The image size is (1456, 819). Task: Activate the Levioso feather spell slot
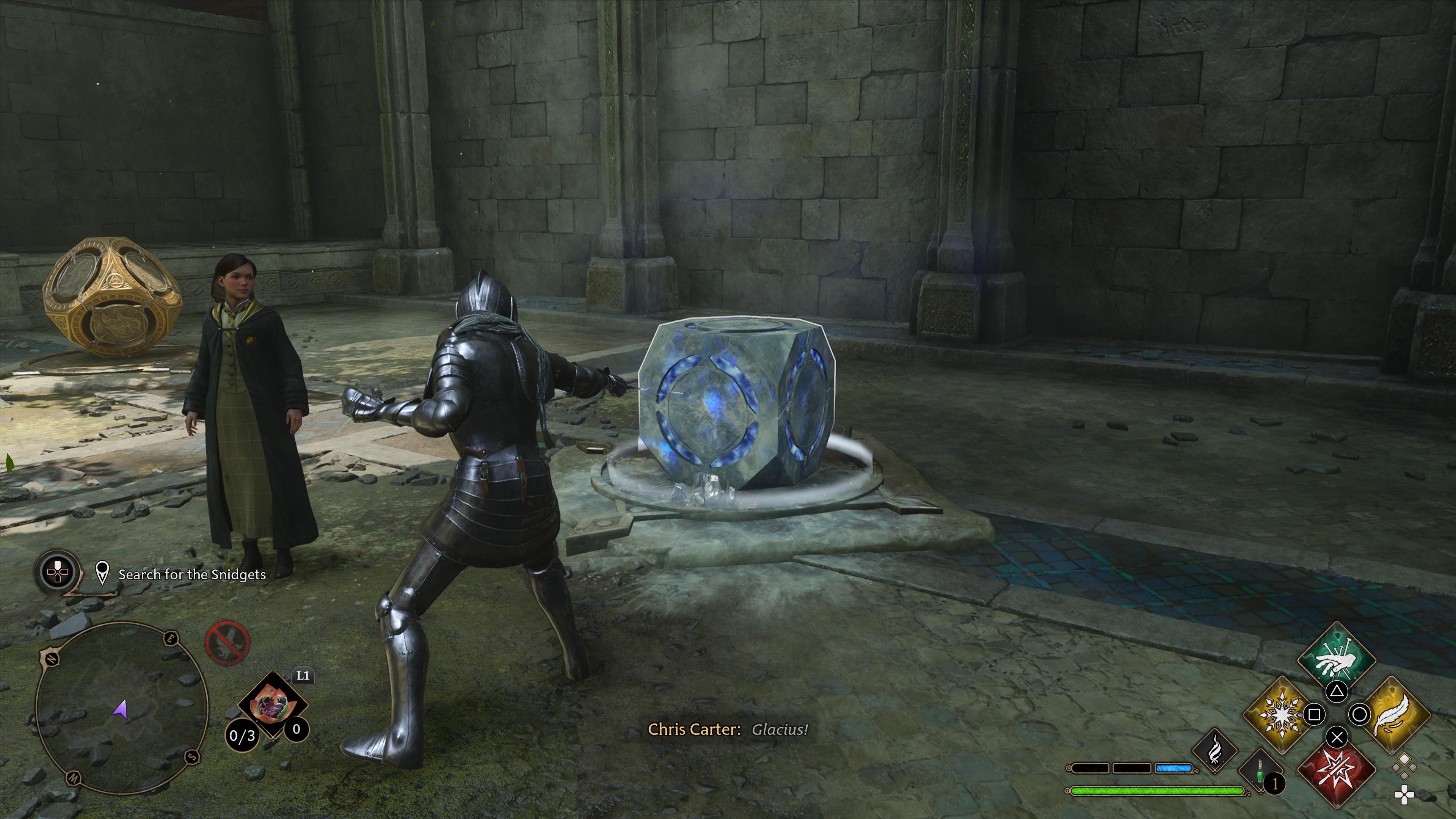pyautogui.click(x=1394, y=714)
